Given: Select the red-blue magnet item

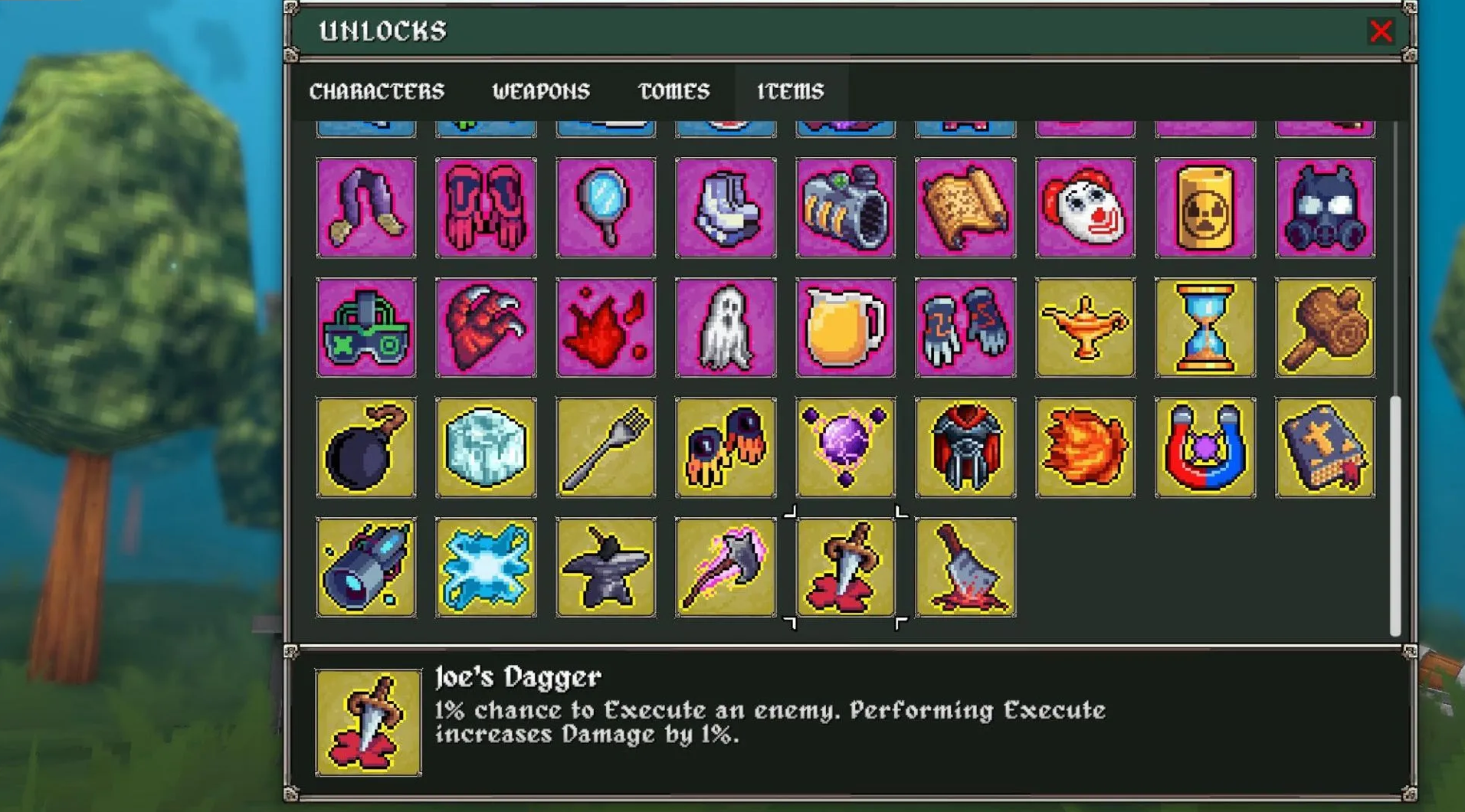Looking at the screenshot, I should (1204, 447).
